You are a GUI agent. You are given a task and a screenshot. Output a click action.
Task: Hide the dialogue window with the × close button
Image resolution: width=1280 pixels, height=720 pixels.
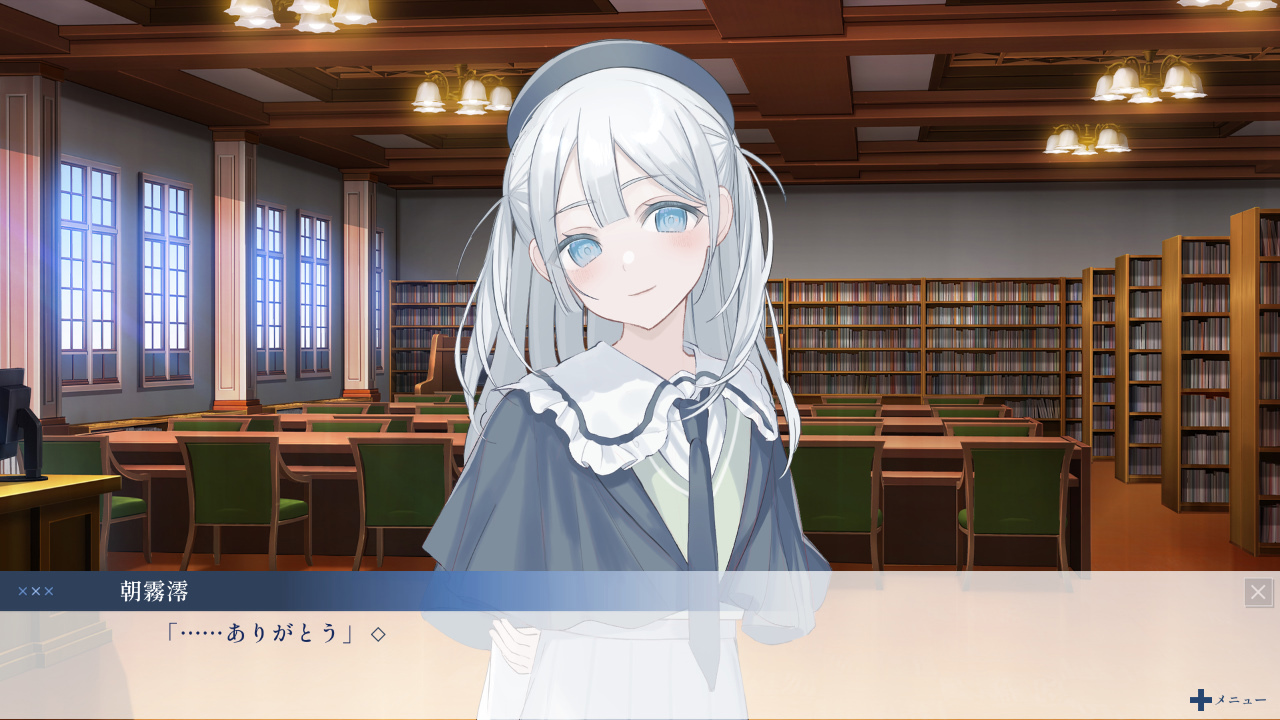(1257, 591)
